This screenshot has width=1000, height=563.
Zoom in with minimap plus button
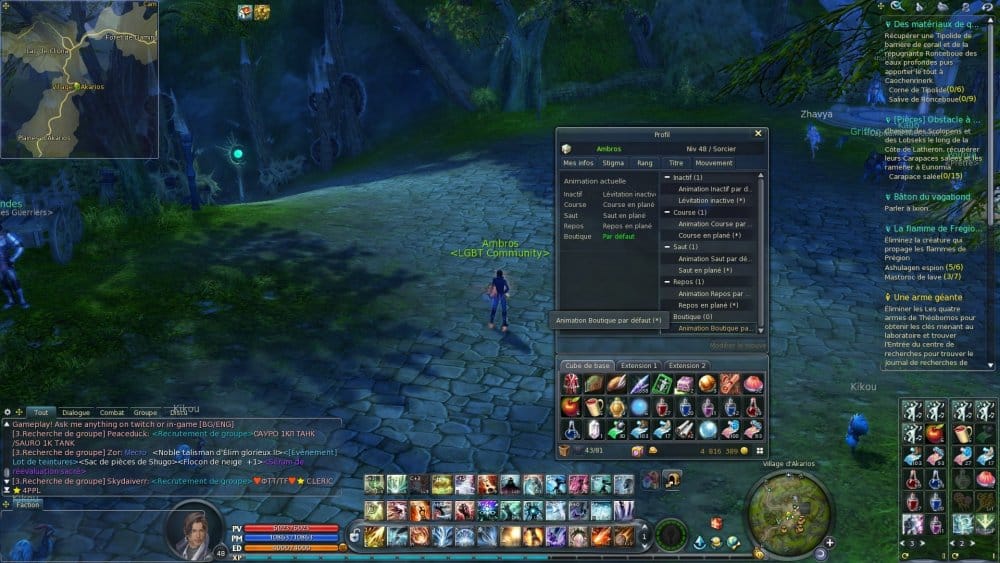[x=829, y=543]
